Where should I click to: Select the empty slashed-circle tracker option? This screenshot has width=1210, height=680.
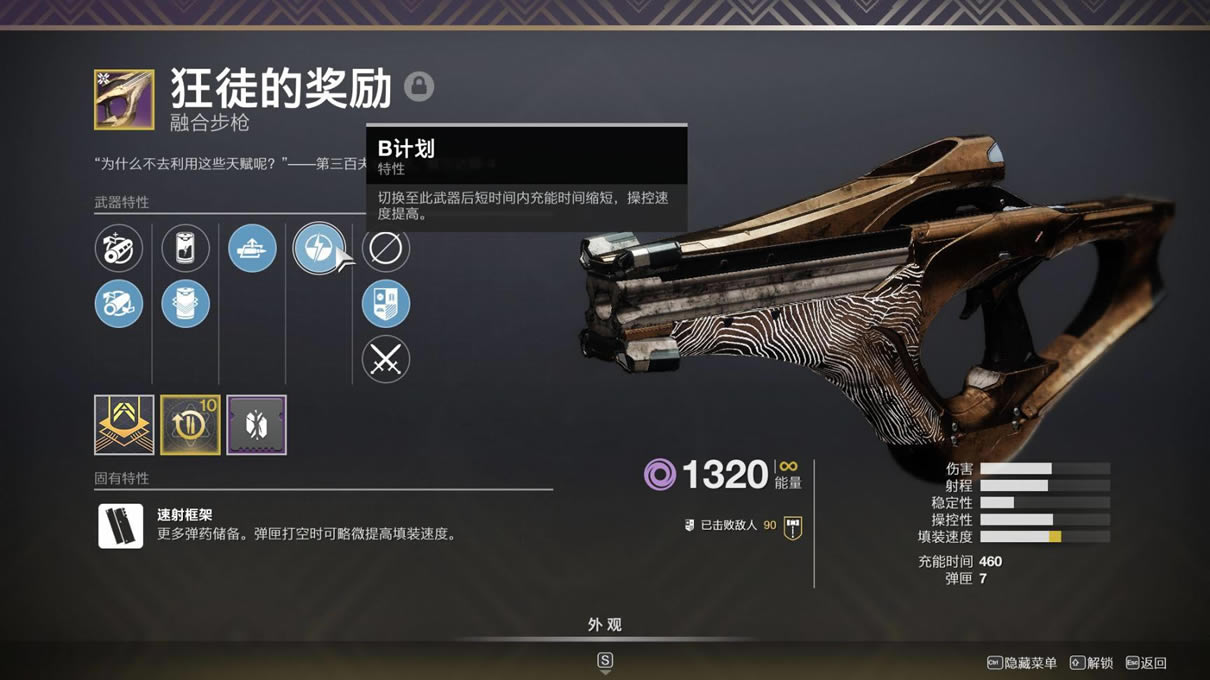pyautogui.click(x=385, y=249)
